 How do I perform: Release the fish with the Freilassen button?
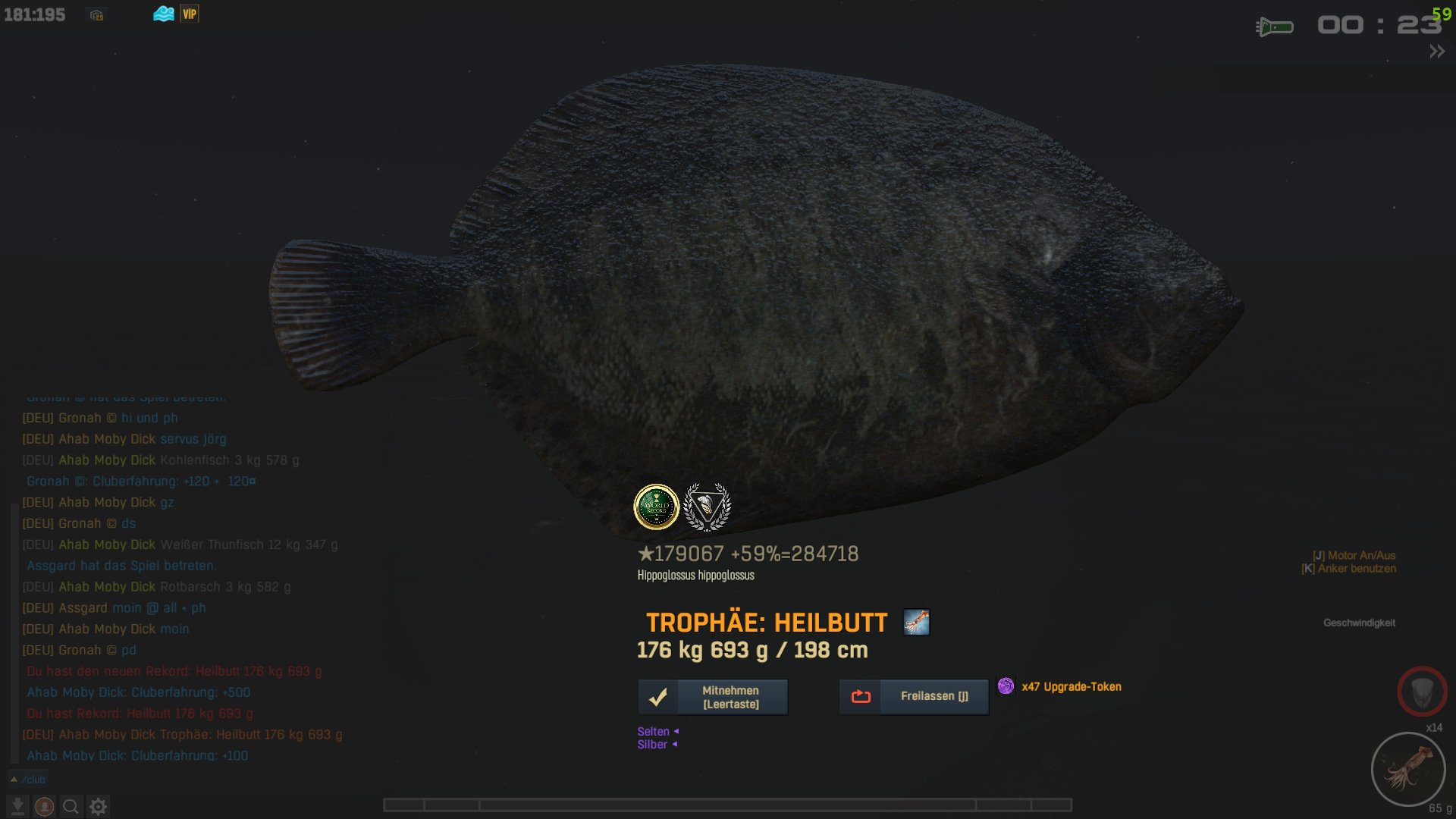tap(914, 696)
